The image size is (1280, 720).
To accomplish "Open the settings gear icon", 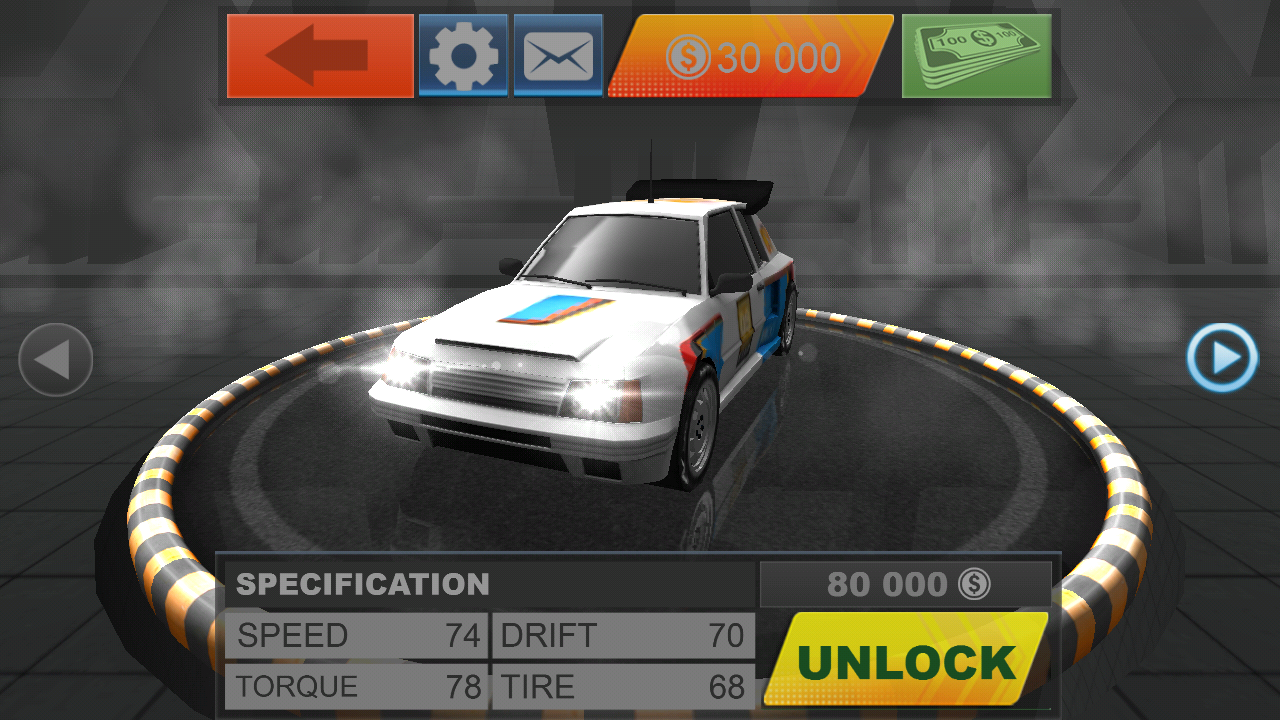I will (x=462, y=55).
